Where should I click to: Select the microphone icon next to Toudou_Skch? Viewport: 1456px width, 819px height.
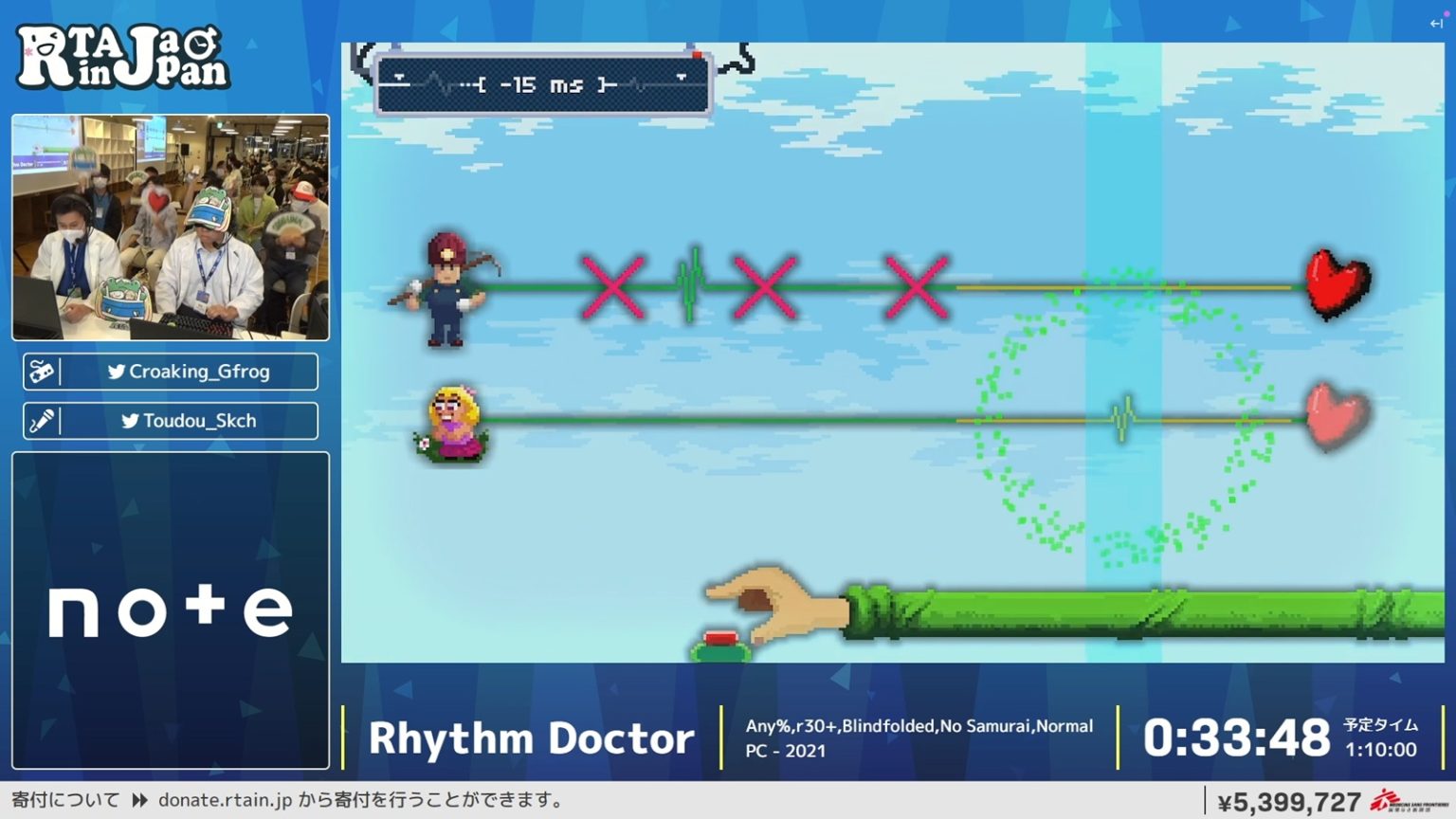tap(42, 420)
